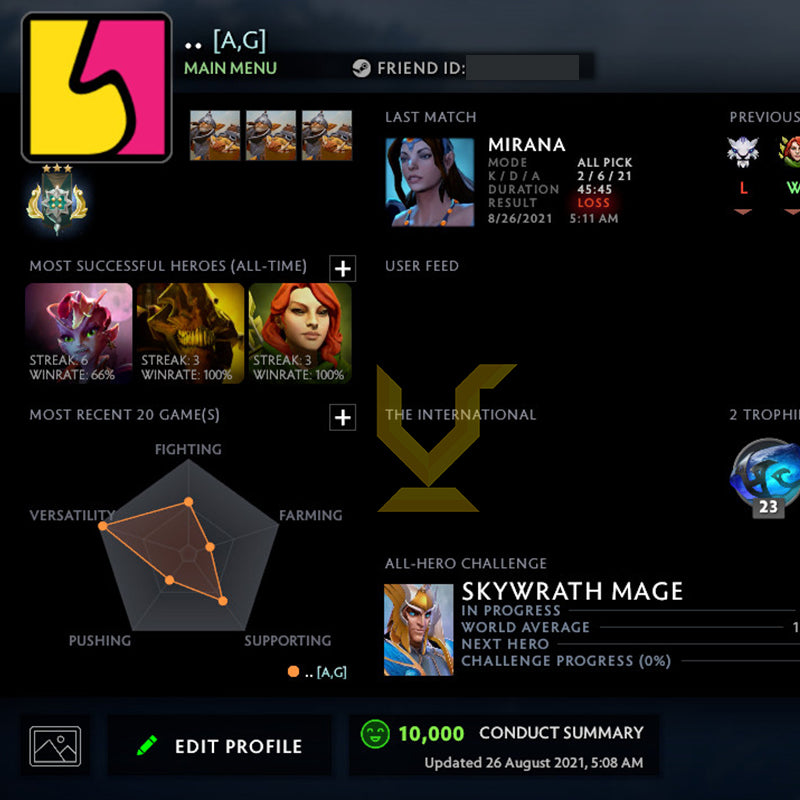Image resolution: width=800 pixels, height=800 pixels.
Task: Click the Steam Friend ID icon
Action: click(x=361, y=69)
